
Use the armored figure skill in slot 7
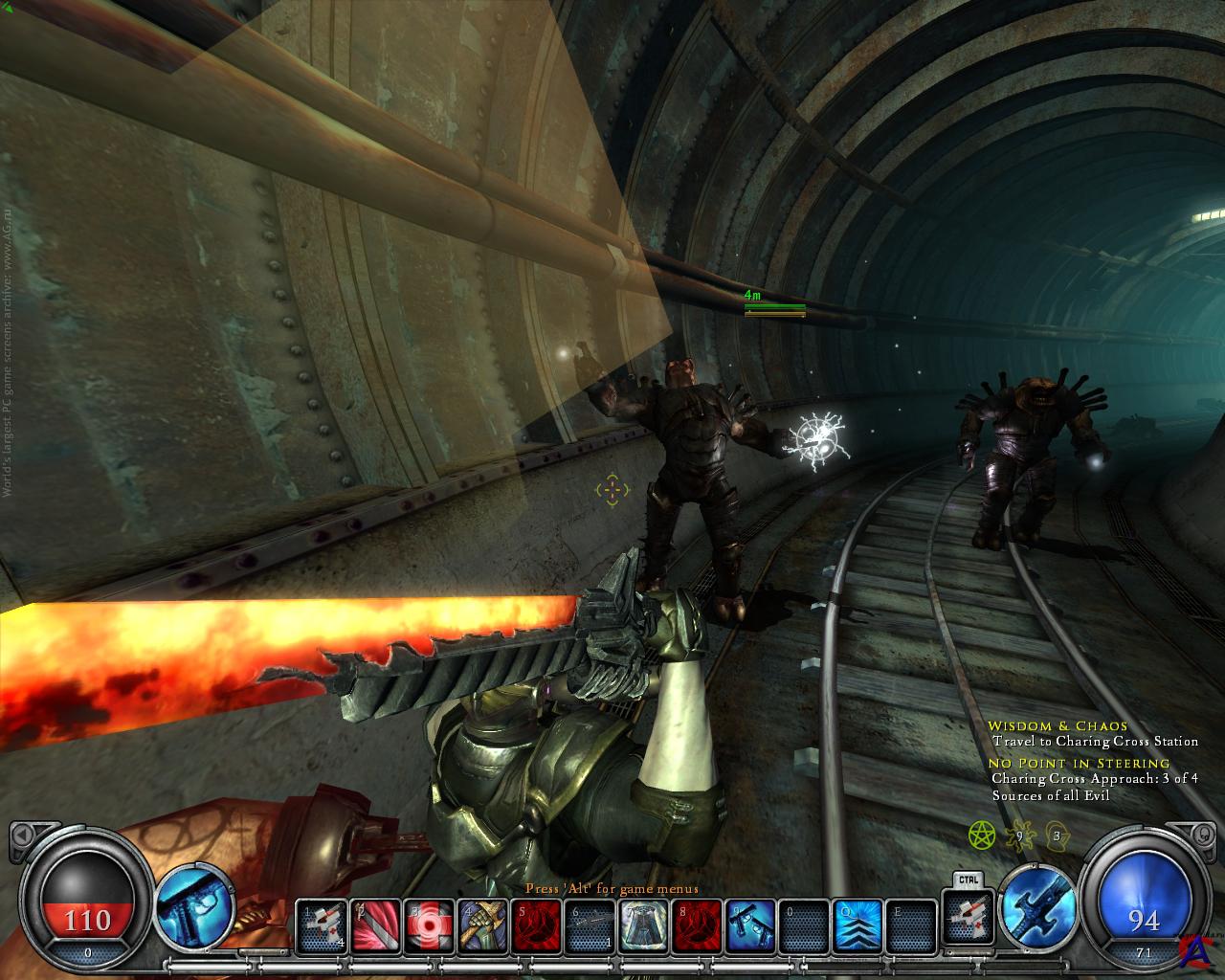[x=643, y=928]
